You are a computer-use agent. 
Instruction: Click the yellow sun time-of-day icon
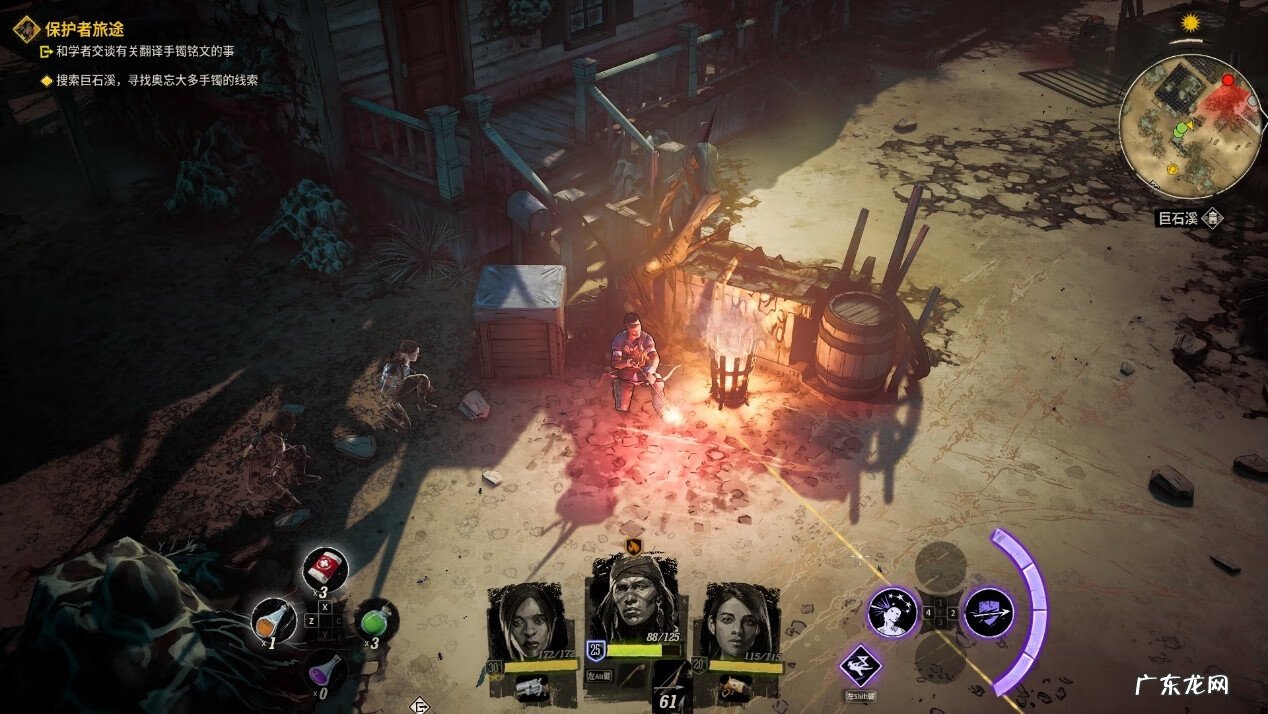coord(1190,23)
